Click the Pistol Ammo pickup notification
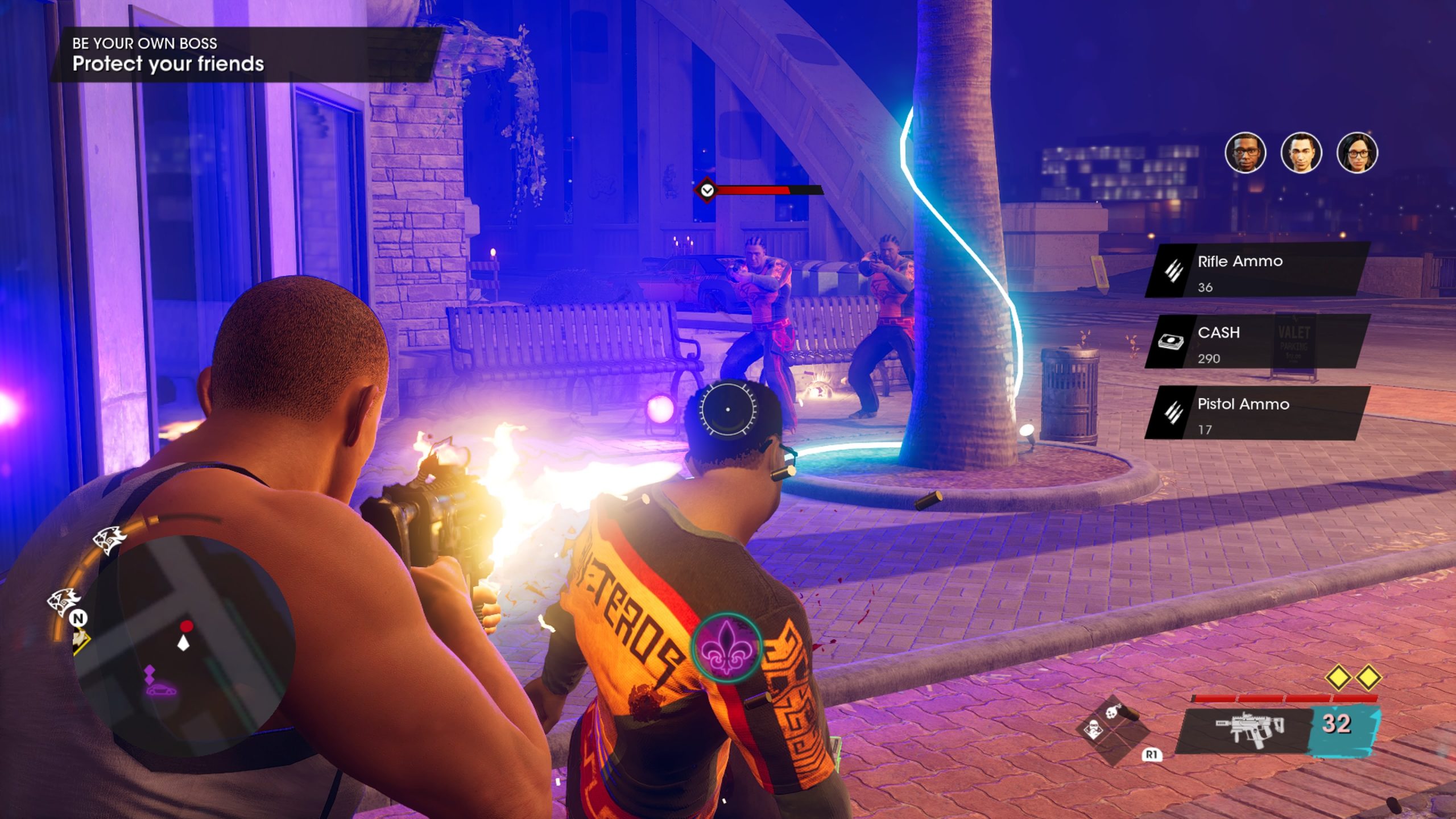1456x819 pixels. pyautogui.click(x=1257, y=413)
